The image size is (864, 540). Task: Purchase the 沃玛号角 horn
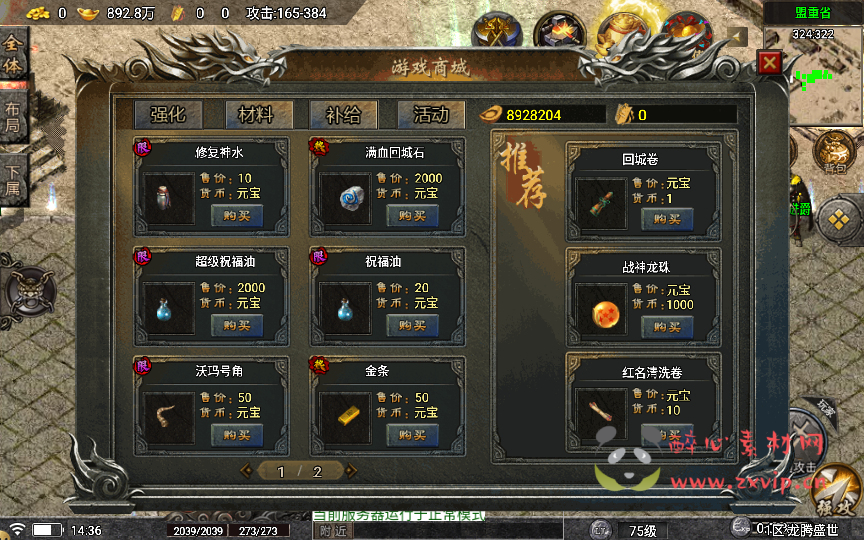[237, 434]
